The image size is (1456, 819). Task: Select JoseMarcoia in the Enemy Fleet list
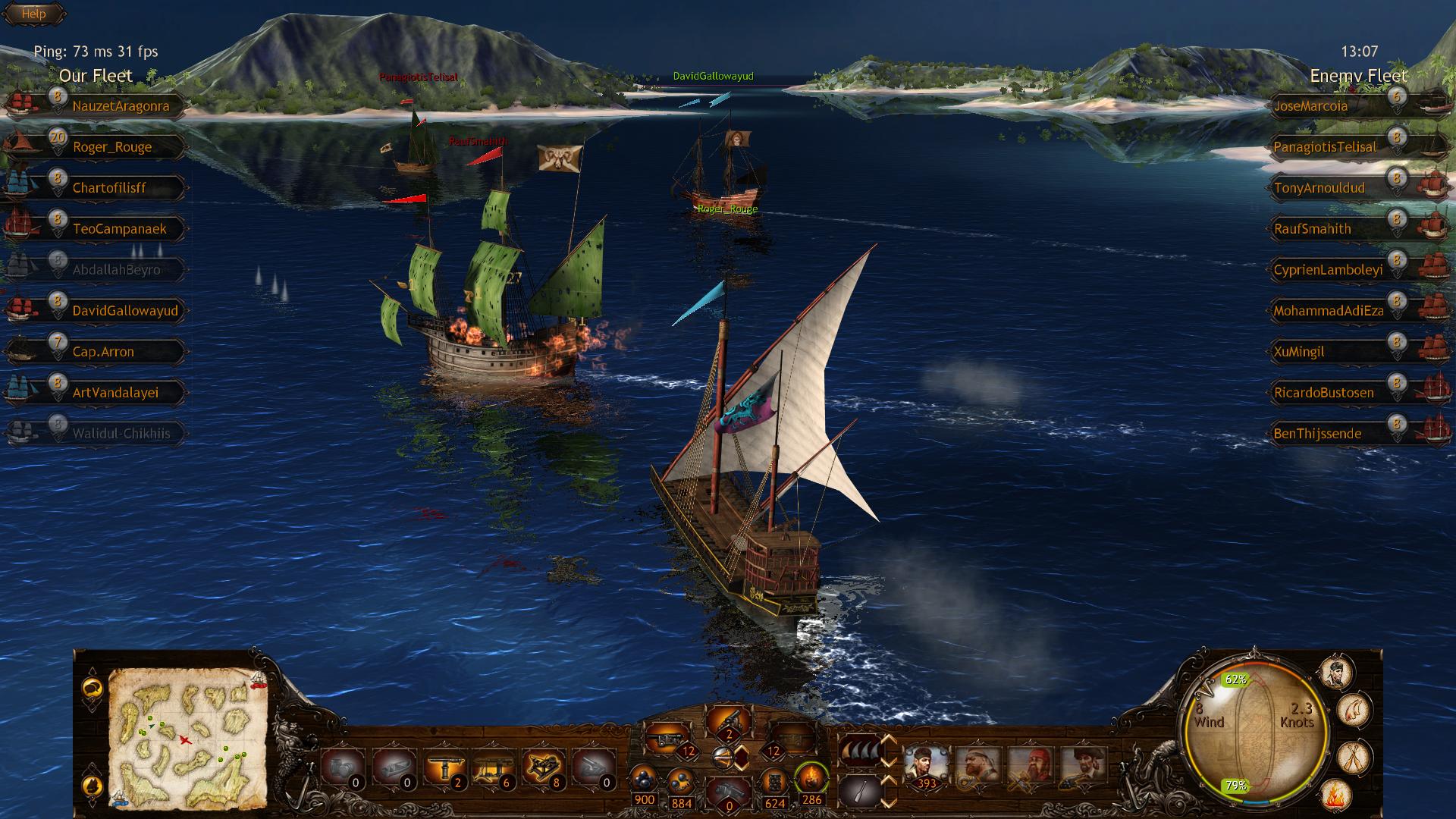click(x=1310, y=106)
